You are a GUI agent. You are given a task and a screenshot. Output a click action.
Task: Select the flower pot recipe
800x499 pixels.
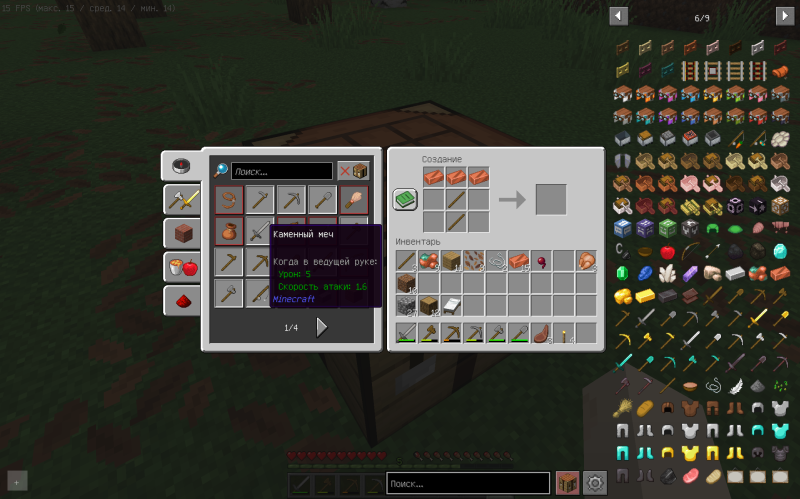[x=229, y=231]
